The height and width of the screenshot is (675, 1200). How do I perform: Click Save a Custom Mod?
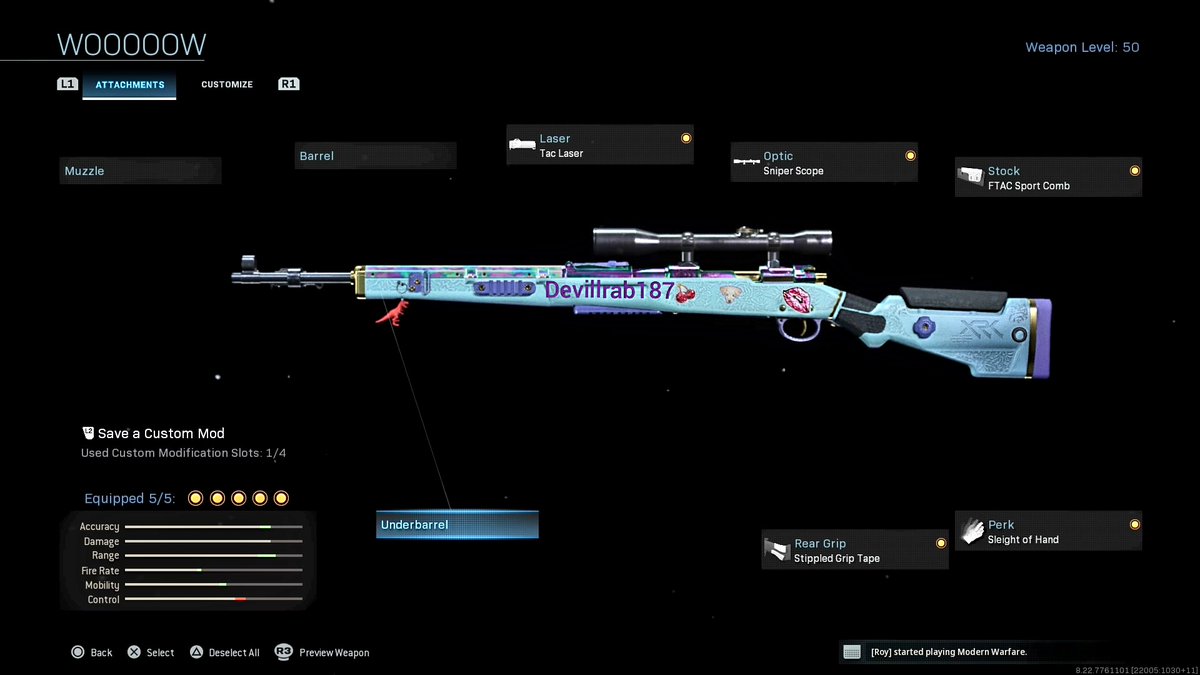click(160, 434)
